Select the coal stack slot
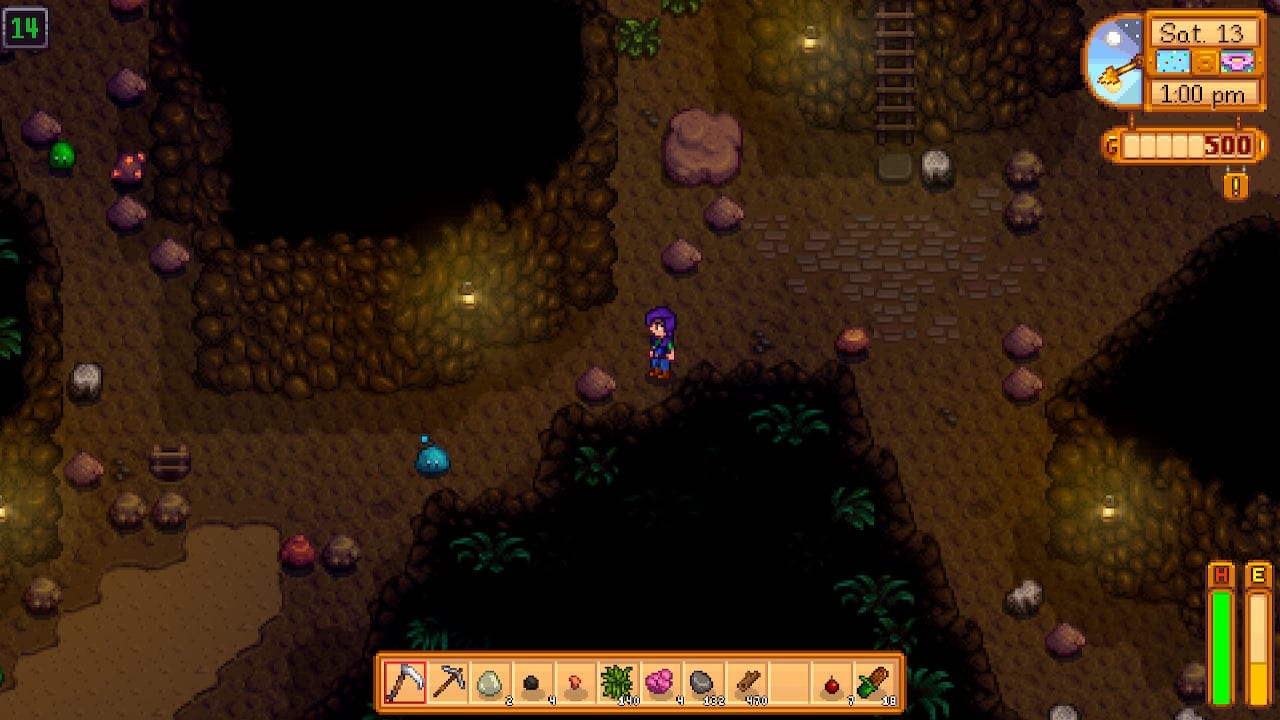The height and width of the screenshot is (720, 1280). (x=533, y=683)
